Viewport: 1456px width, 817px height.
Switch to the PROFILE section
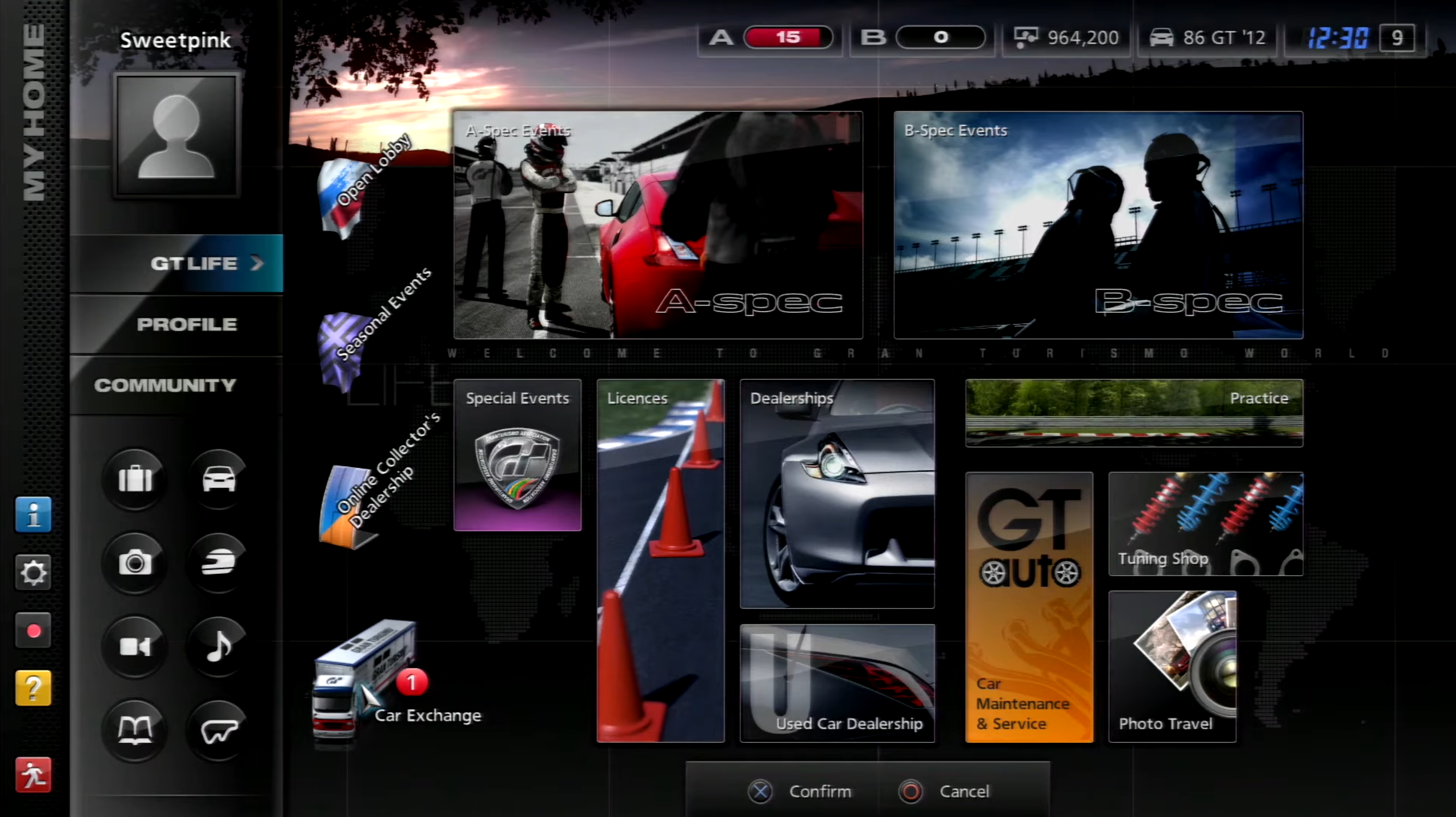pos(187,324)
